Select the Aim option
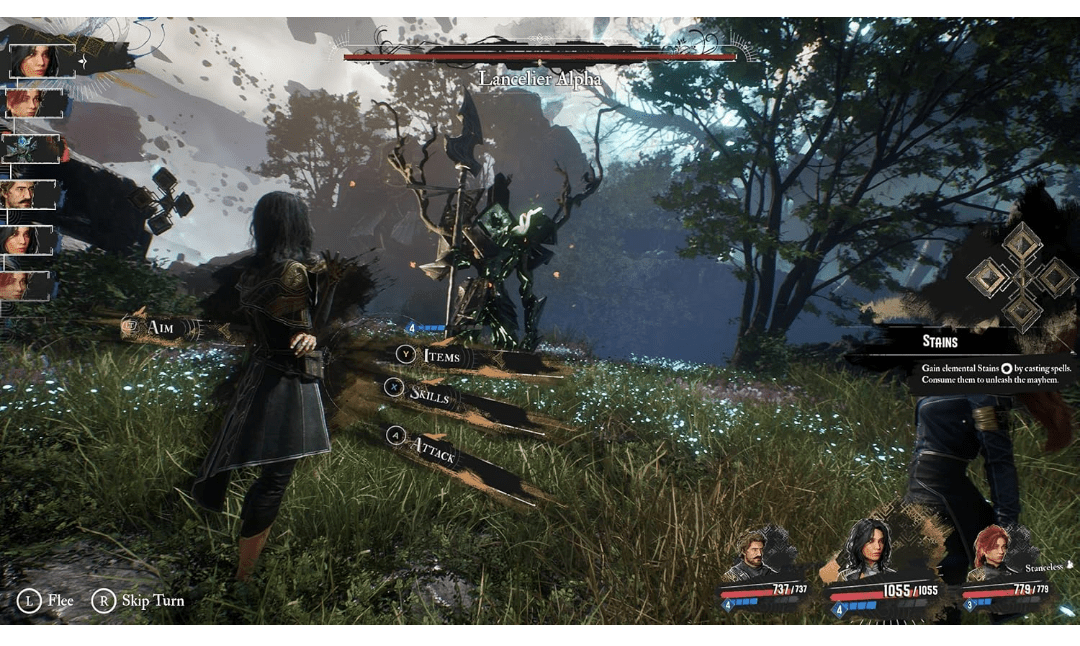The height and width of the screenshot is (646, 1080). [160, 327]
